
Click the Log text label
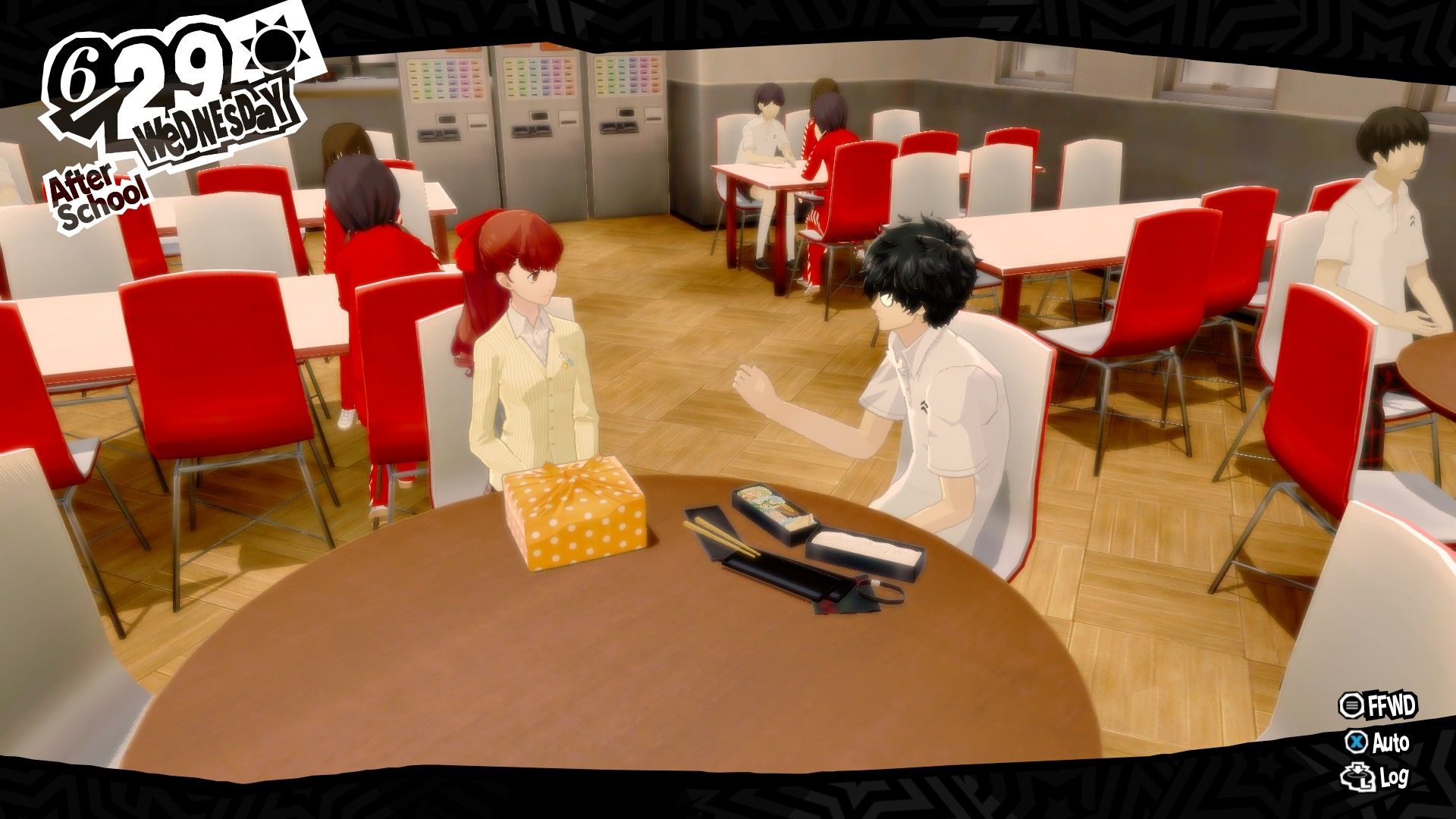click(1395, 777)
